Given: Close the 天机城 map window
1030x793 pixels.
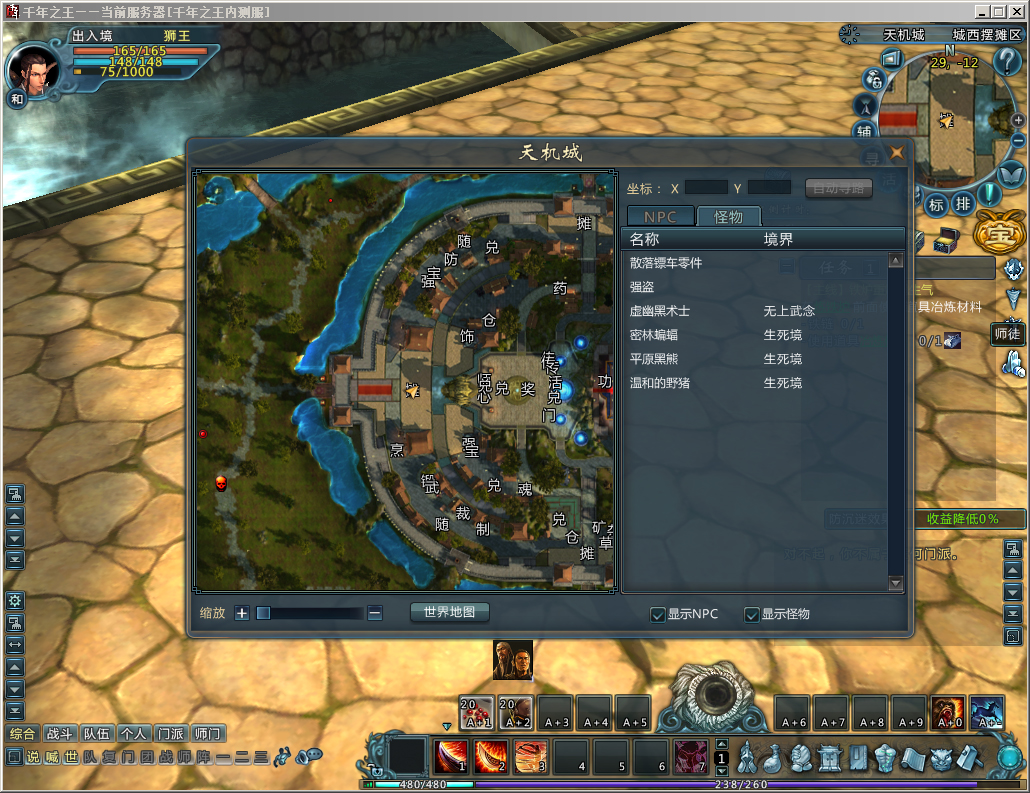Looking at the screenshot, I should pos(896,153).
